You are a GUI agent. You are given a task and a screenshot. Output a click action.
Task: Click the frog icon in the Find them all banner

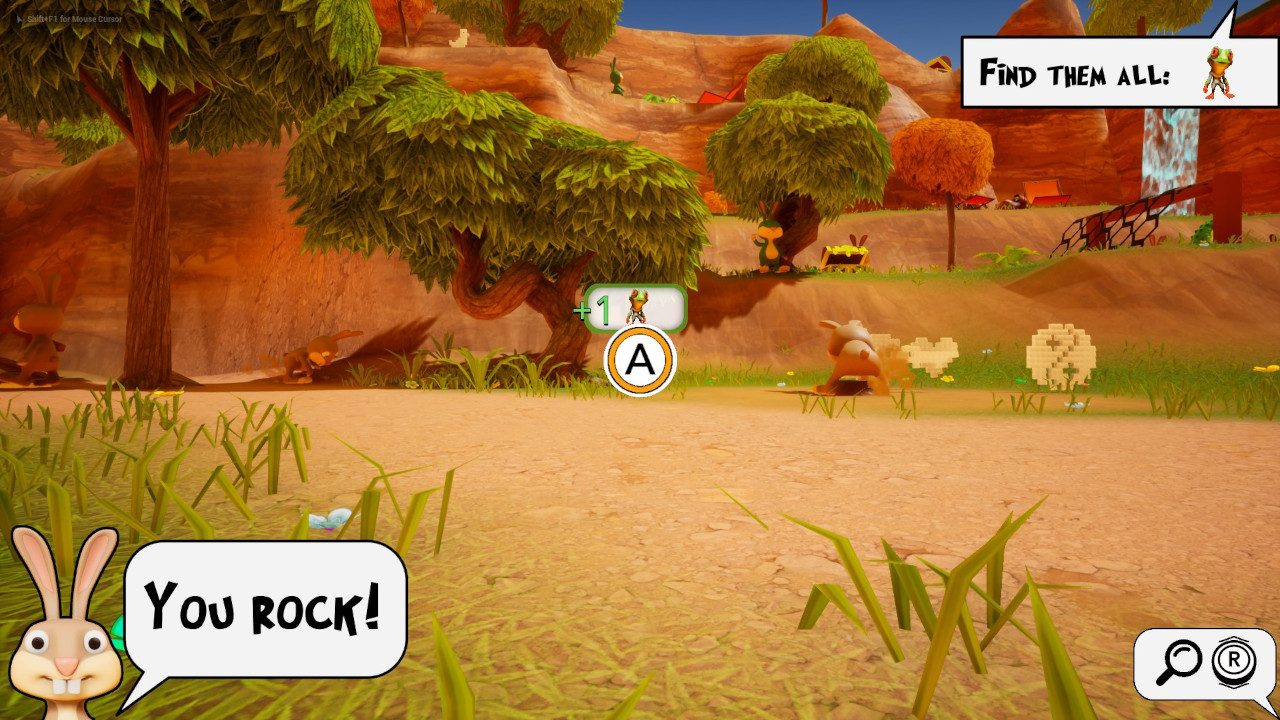coord(1216,72)
